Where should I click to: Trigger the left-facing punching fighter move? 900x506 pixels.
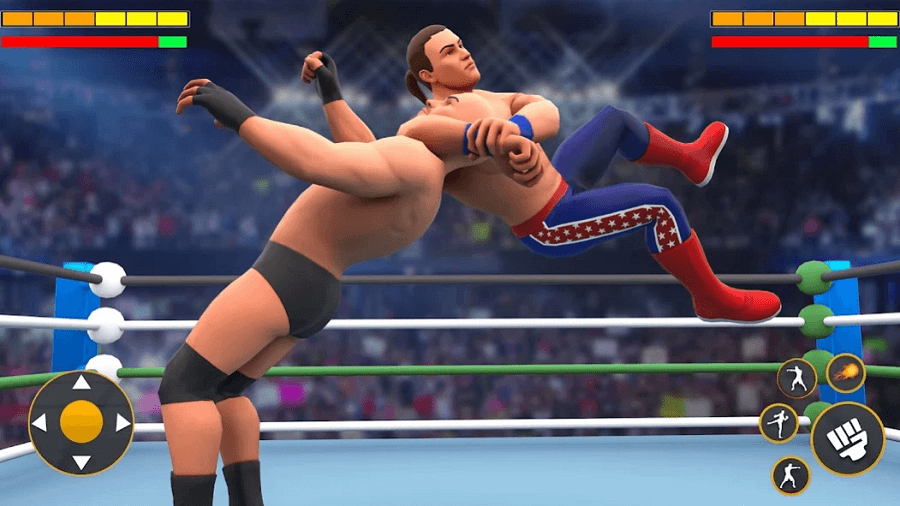click(x=797, y=379)
